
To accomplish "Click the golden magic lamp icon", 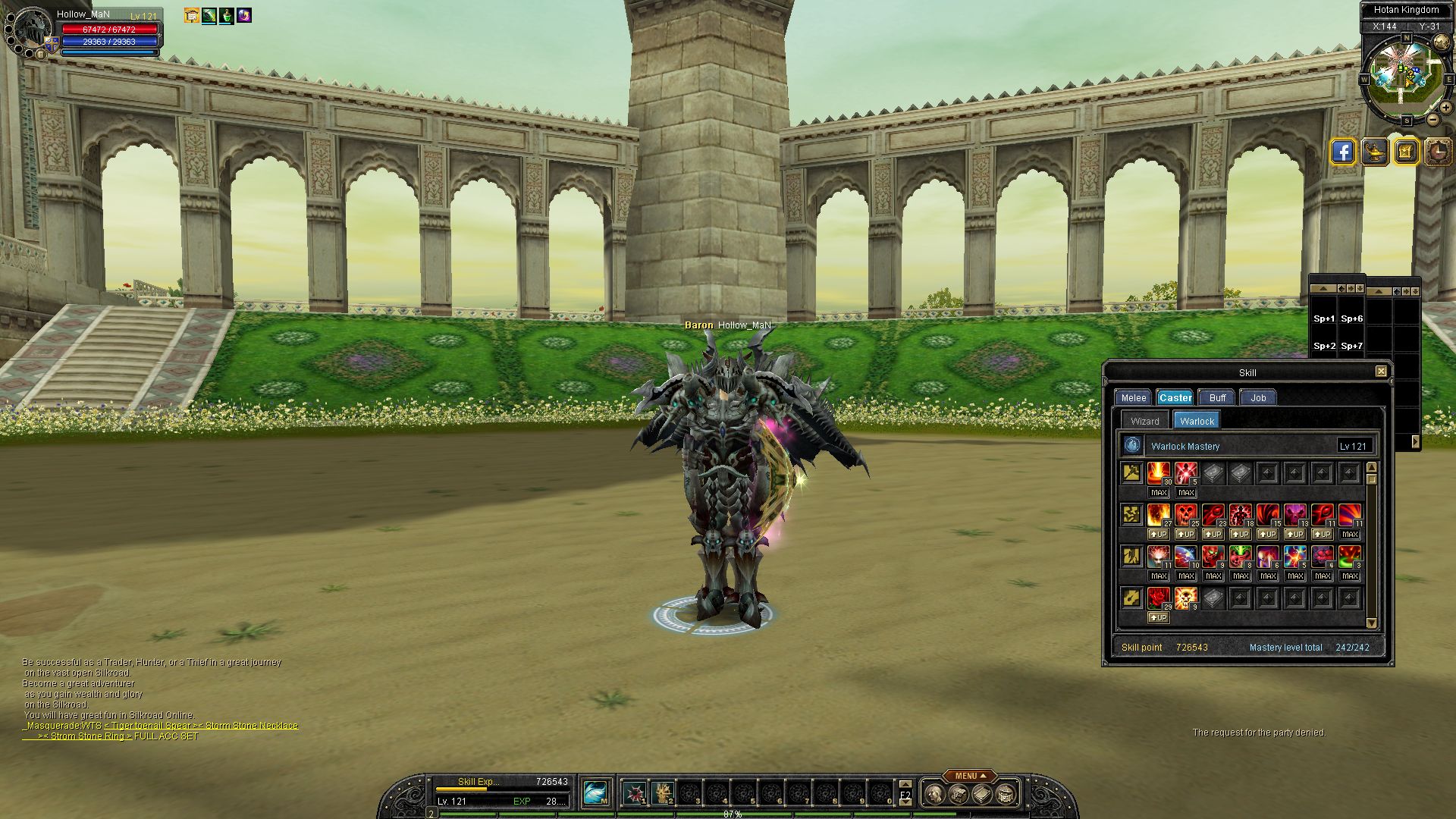I will [1374, 152].
